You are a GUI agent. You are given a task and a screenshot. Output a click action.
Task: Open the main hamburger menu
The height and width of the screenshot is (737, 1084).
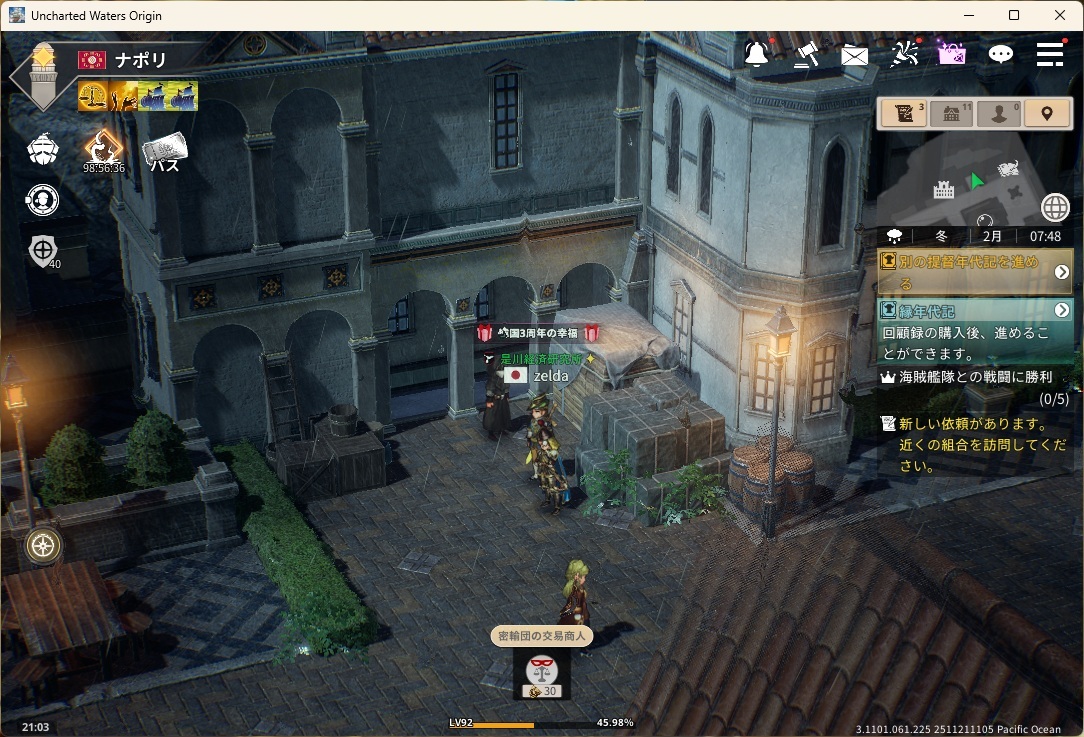click(1049, 54)
